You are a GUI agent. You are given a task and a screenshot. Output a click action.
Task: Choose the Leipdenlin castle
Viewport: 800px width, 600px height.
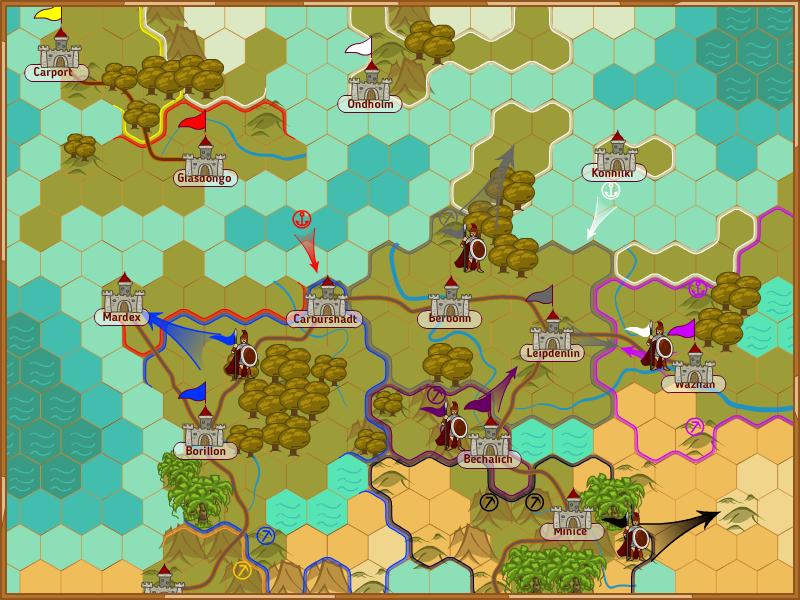(551, 333)
